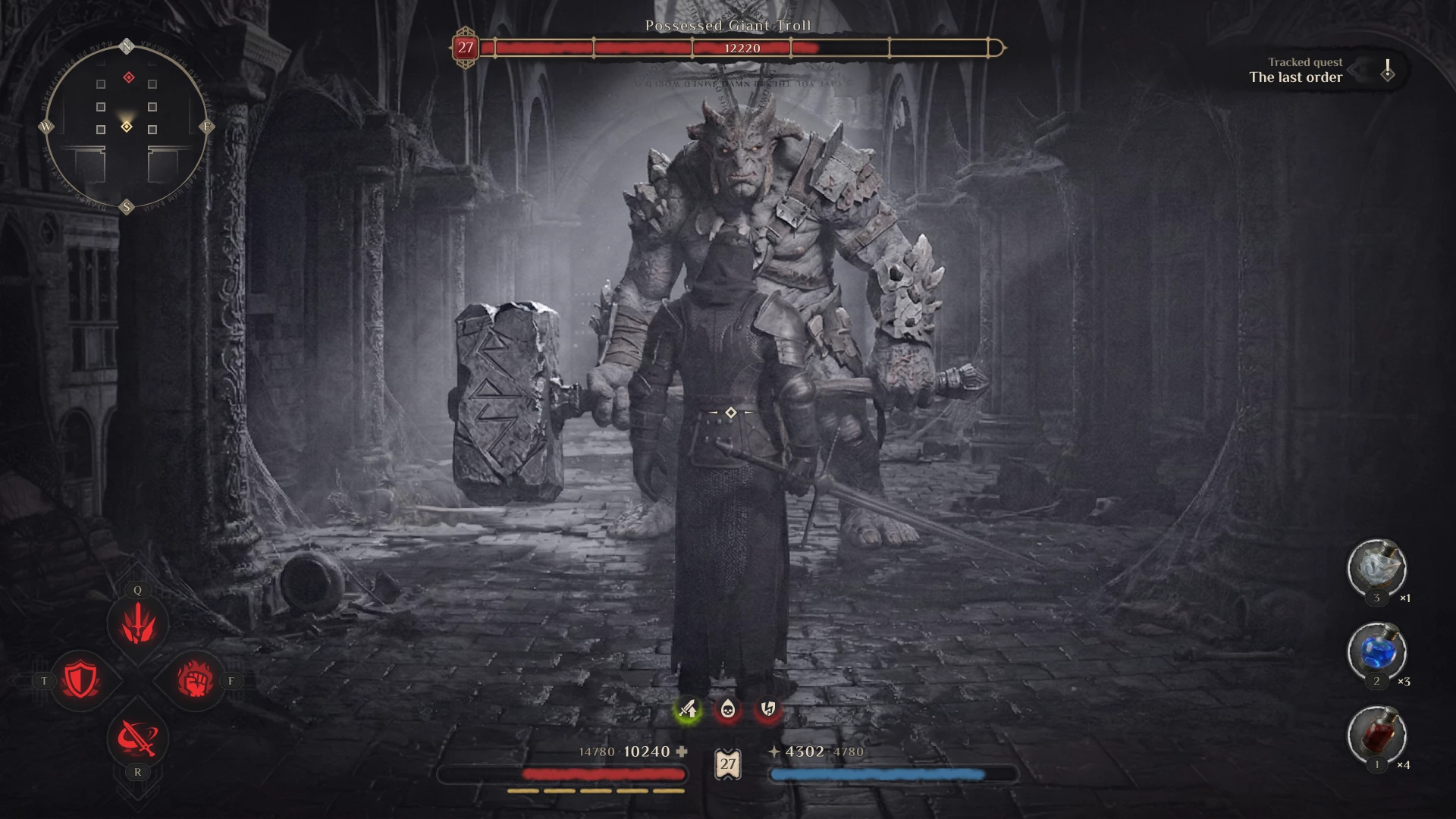
Task: Toggle the boss level 27 emblem
Action: [x=465, y=49]
